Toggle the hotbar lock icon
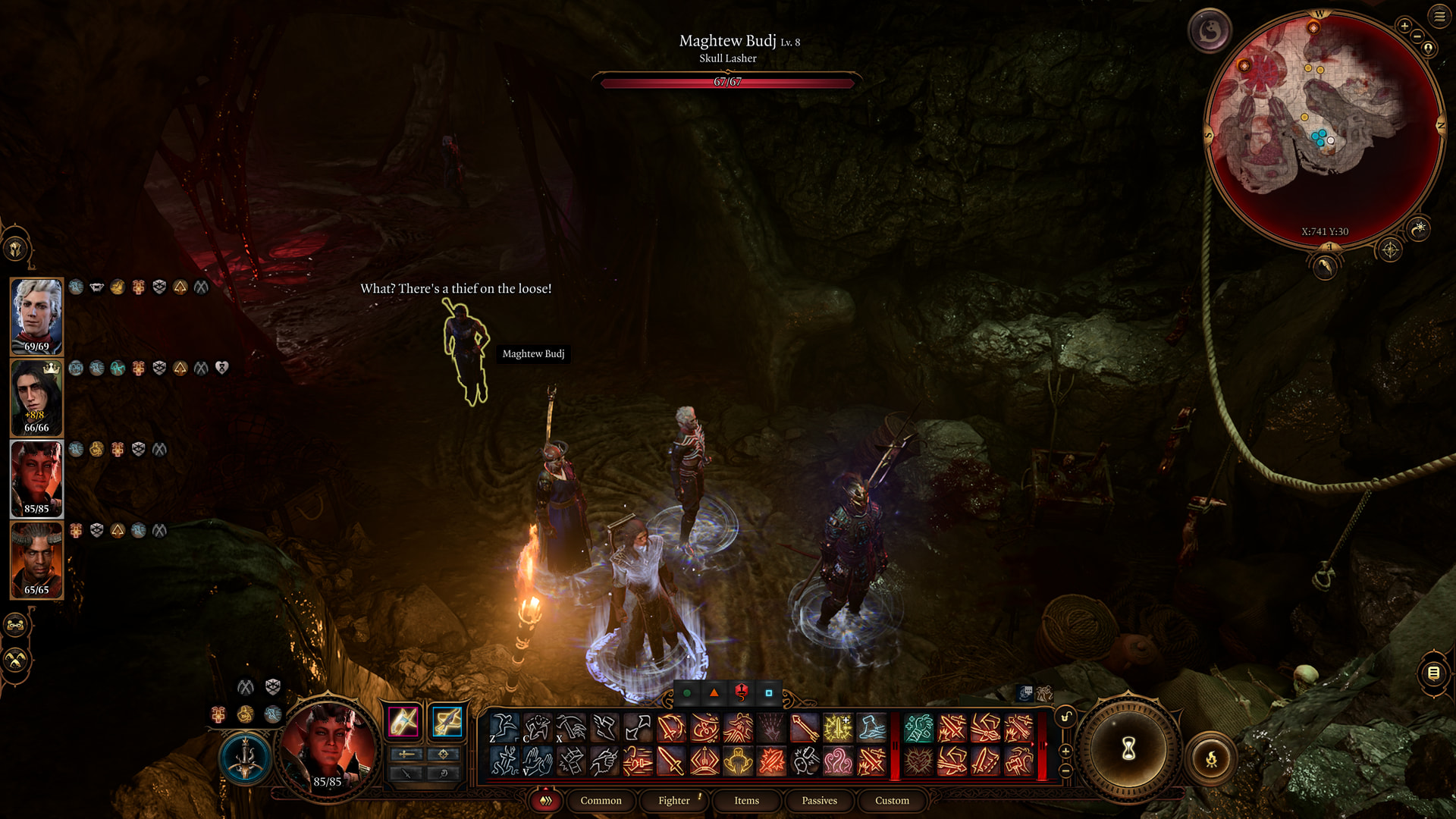The image size is (1456, 819). (x=1065, y=717)
